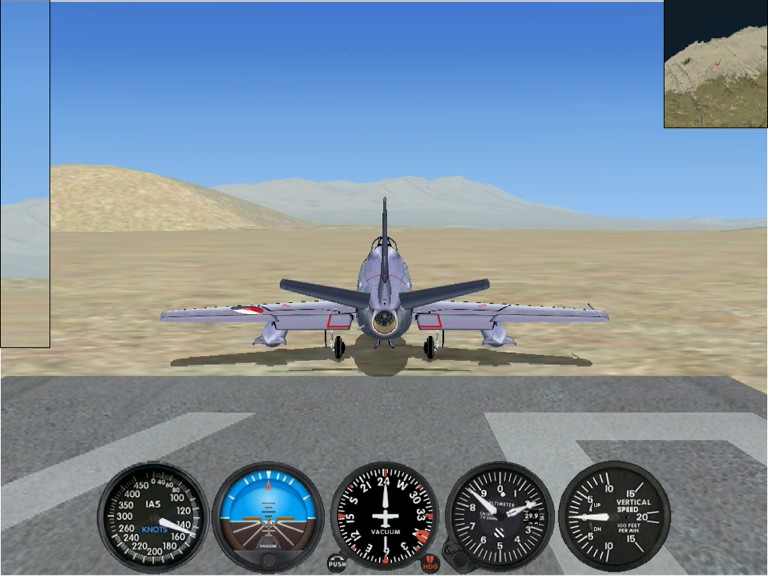Turn the altimeter pressure setting knob

tap(457, 556)
